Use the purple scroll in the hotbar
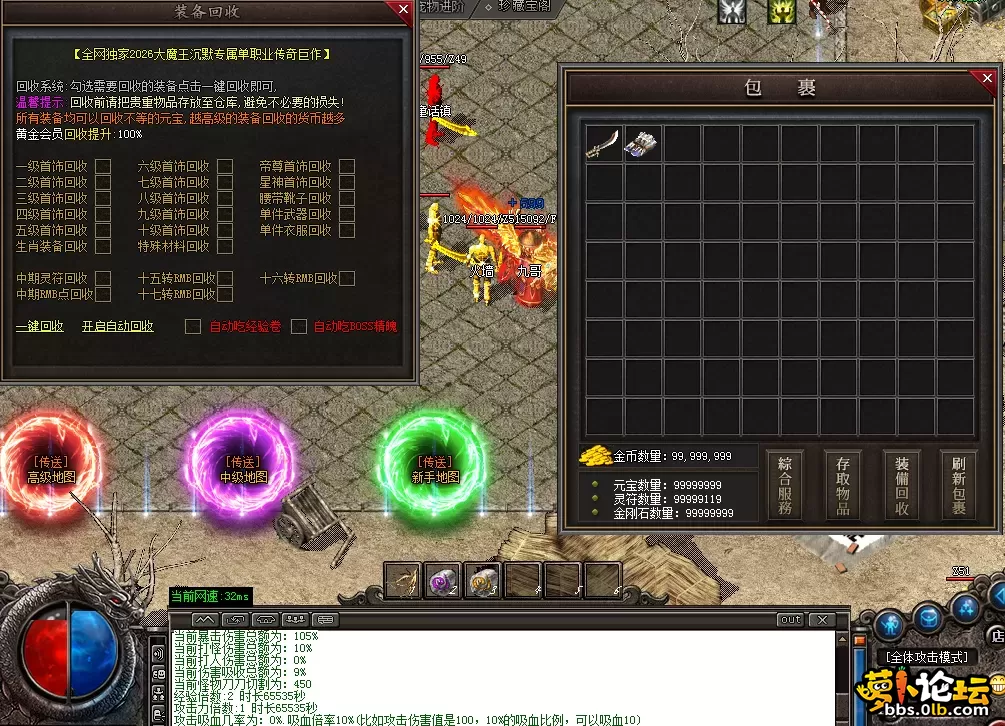The height and width of the screenshot is (726, 1005). [443, 580]
